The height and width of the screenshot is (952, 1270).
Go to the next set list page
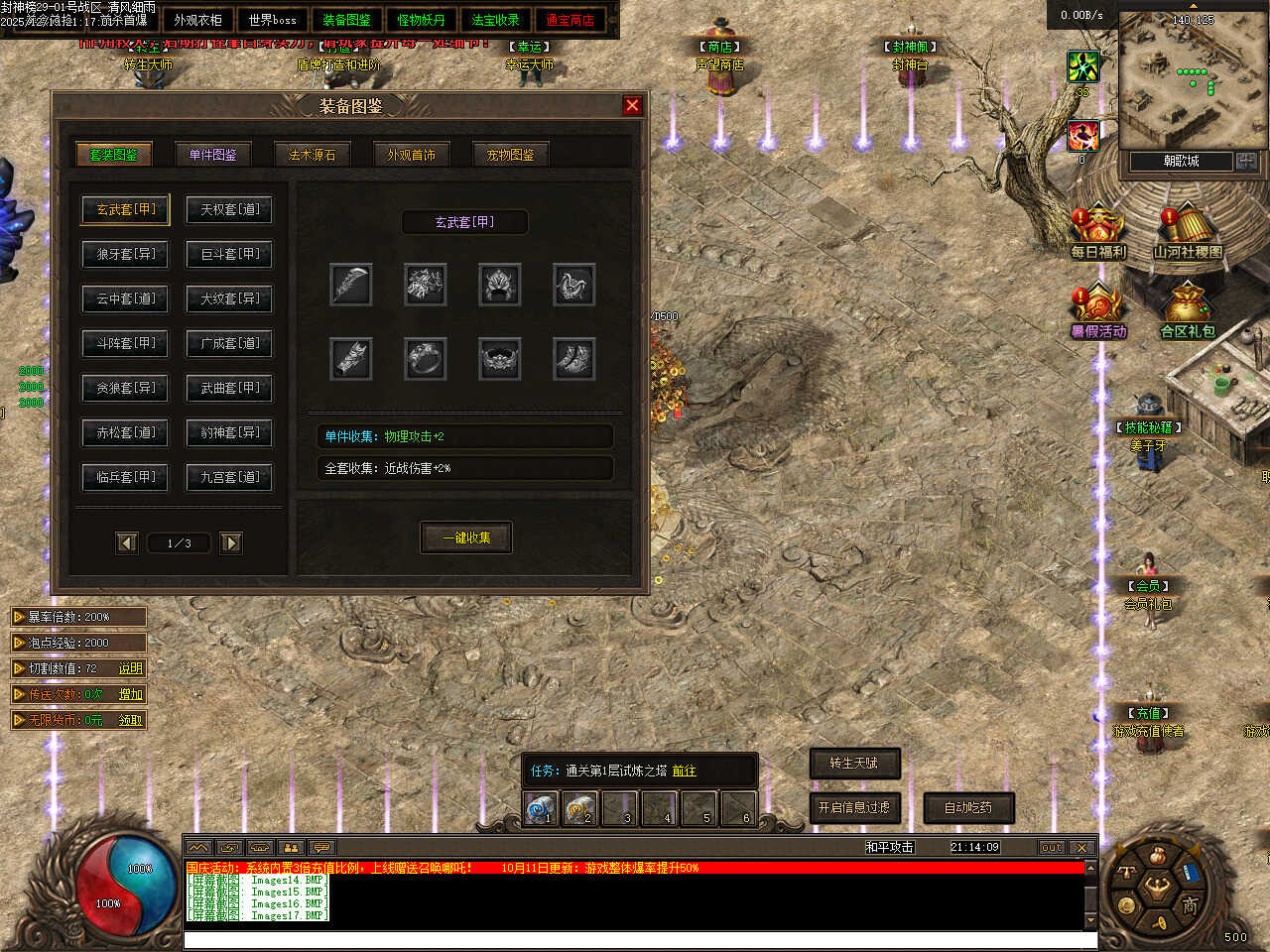click(x=231, y=542)
